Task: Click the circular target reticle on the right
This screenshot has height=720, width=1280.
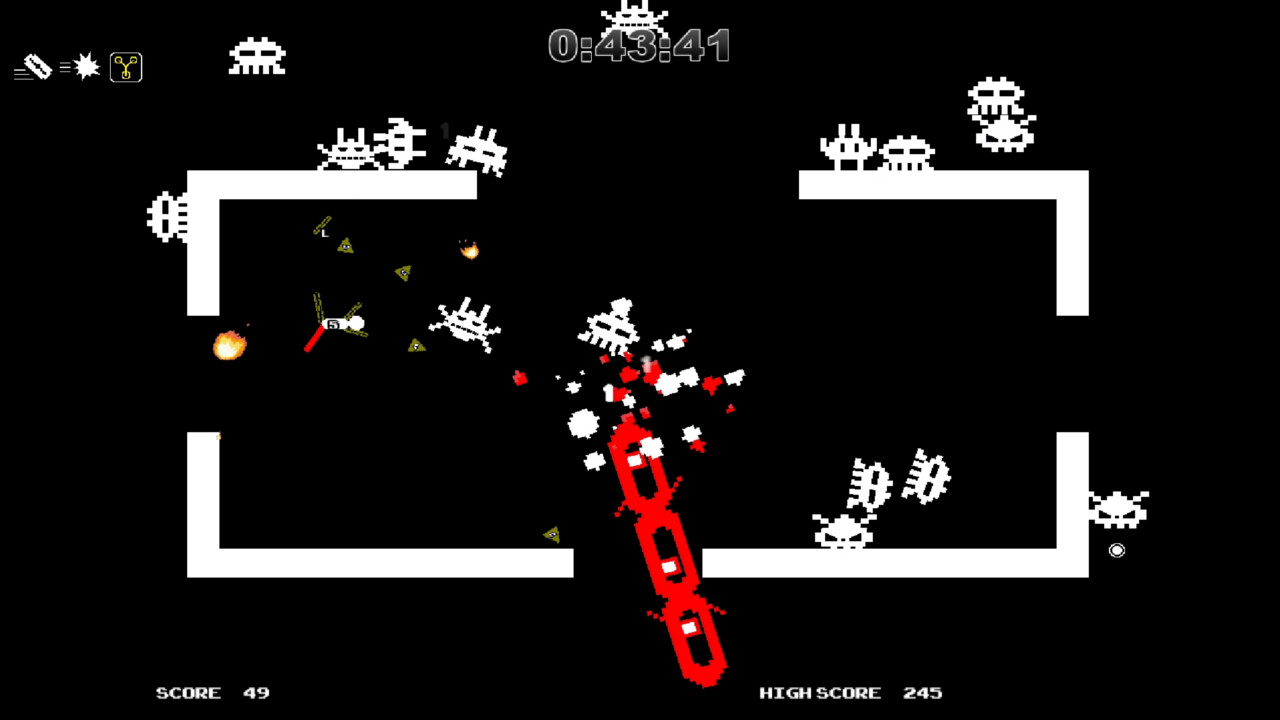Action: tap(1117, 550)
